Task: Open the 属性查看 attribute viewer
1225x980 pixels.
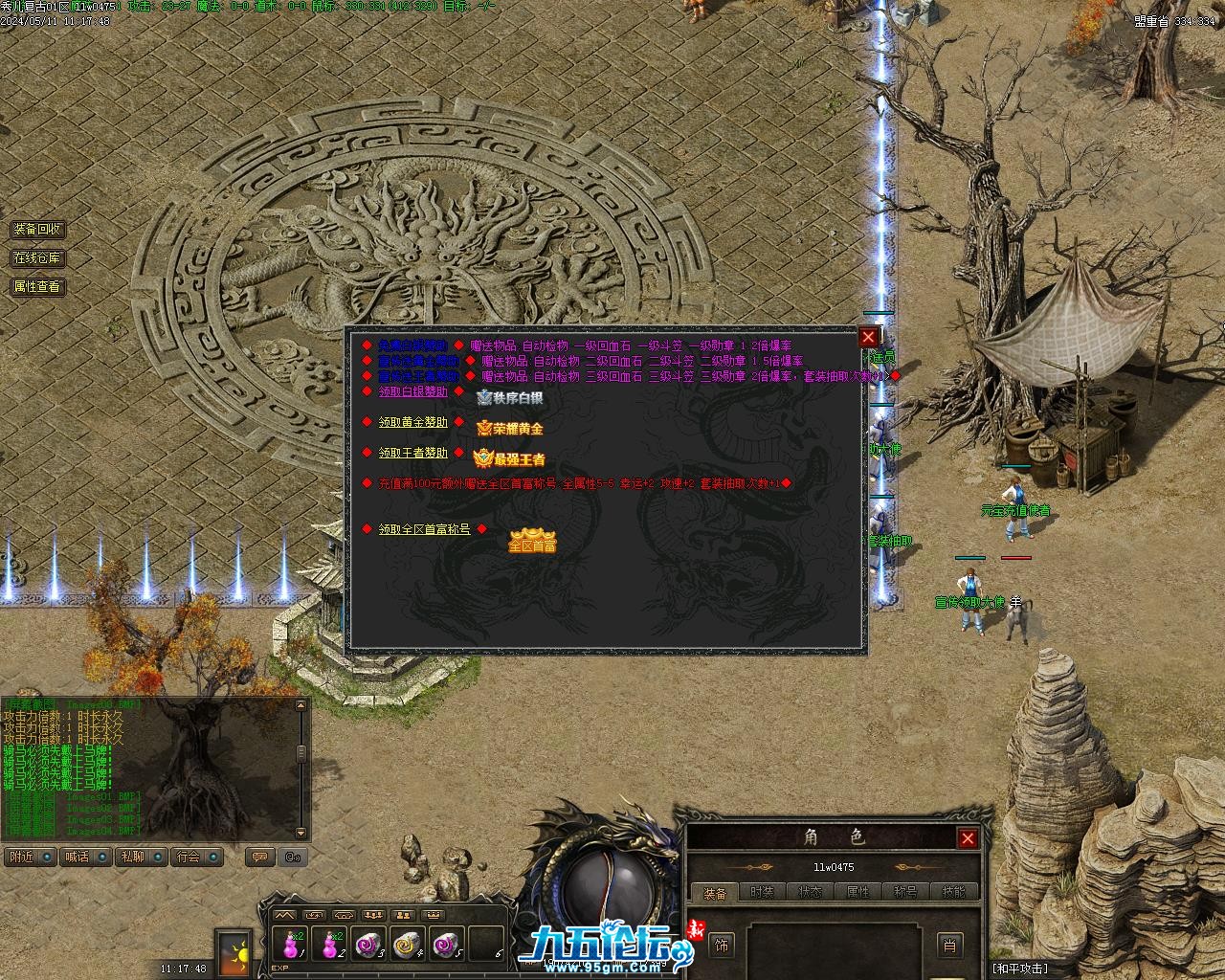Action: click(37, 286)
